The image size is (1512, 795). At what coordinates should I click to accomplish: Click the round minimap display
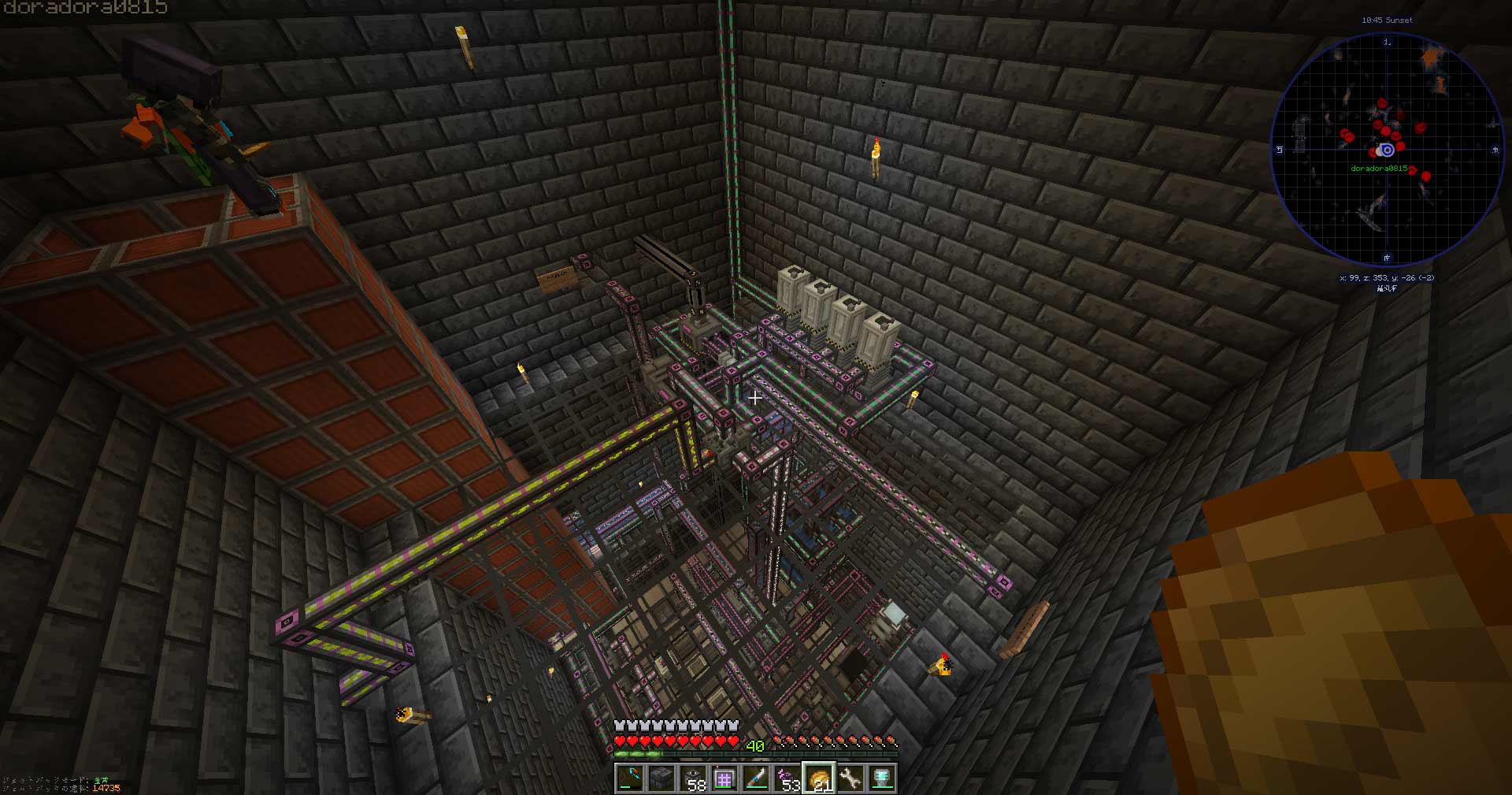click(1388, 147)
